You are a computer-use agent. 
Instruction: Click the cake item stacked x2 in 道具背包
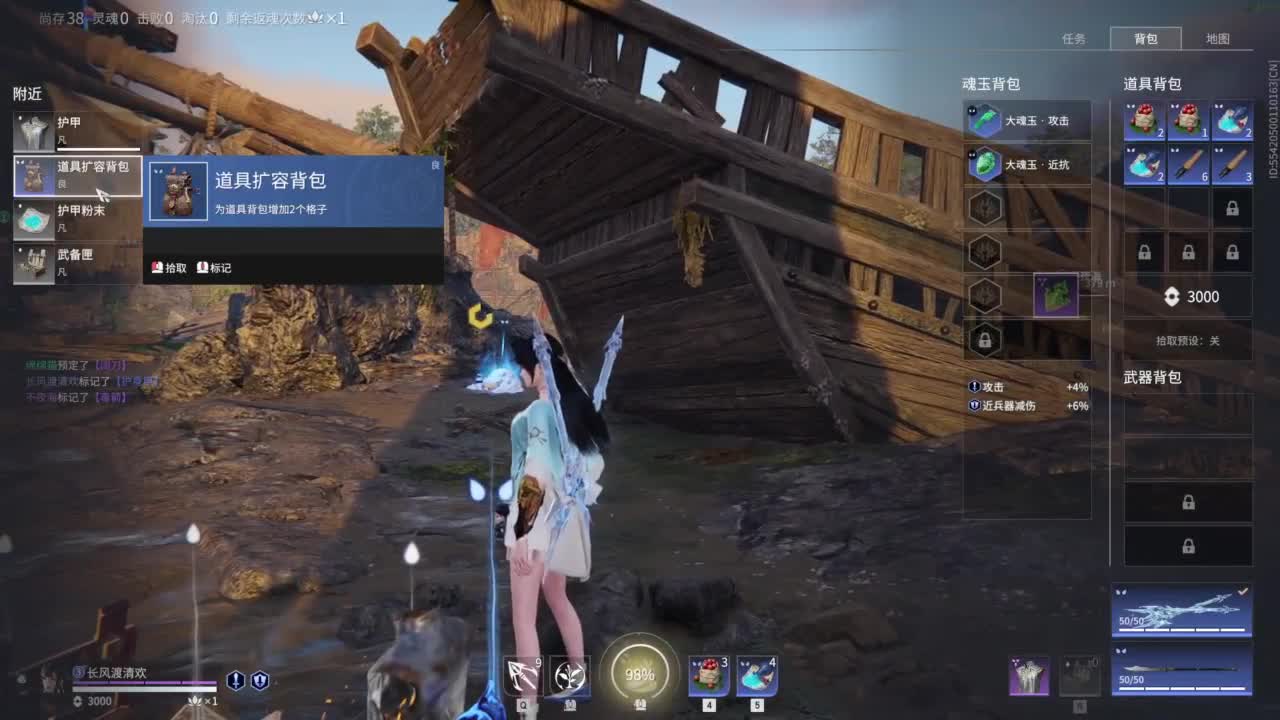(1145, 120)
